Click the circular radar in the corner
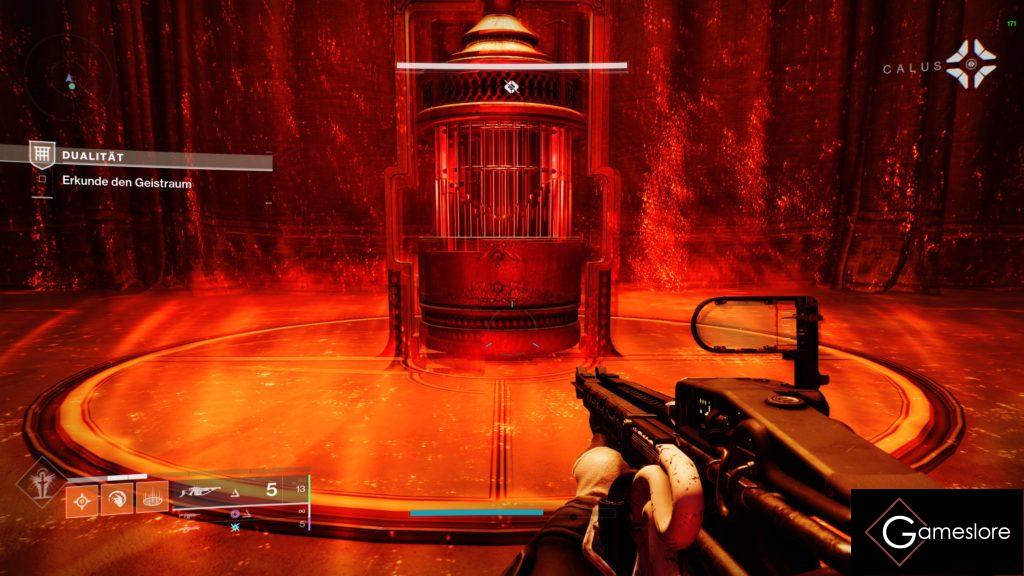The image size is (1024, 576). 69,77
